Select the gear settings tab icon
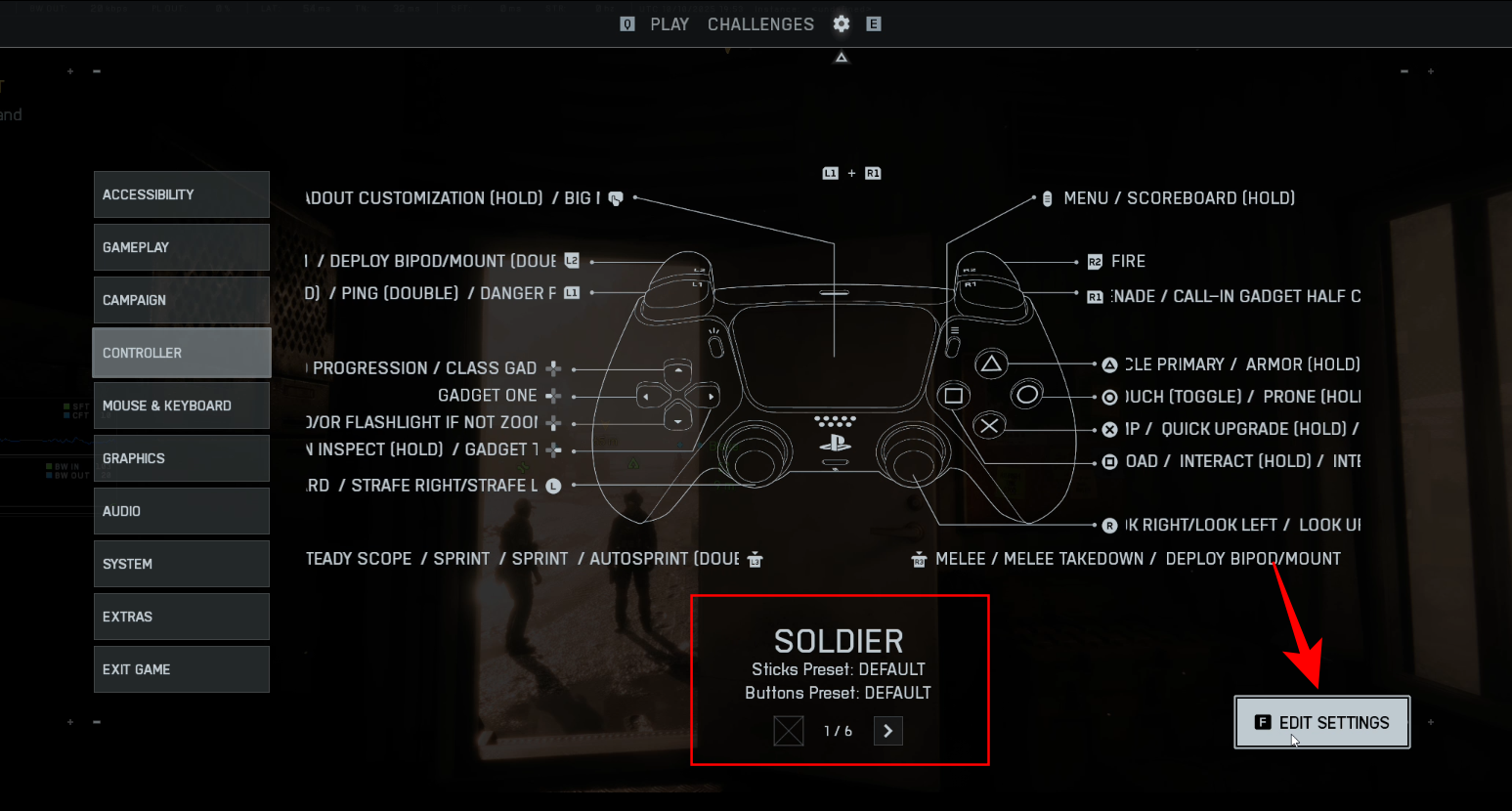This screenshot has width=1512, height=811. tap(842, 24)
